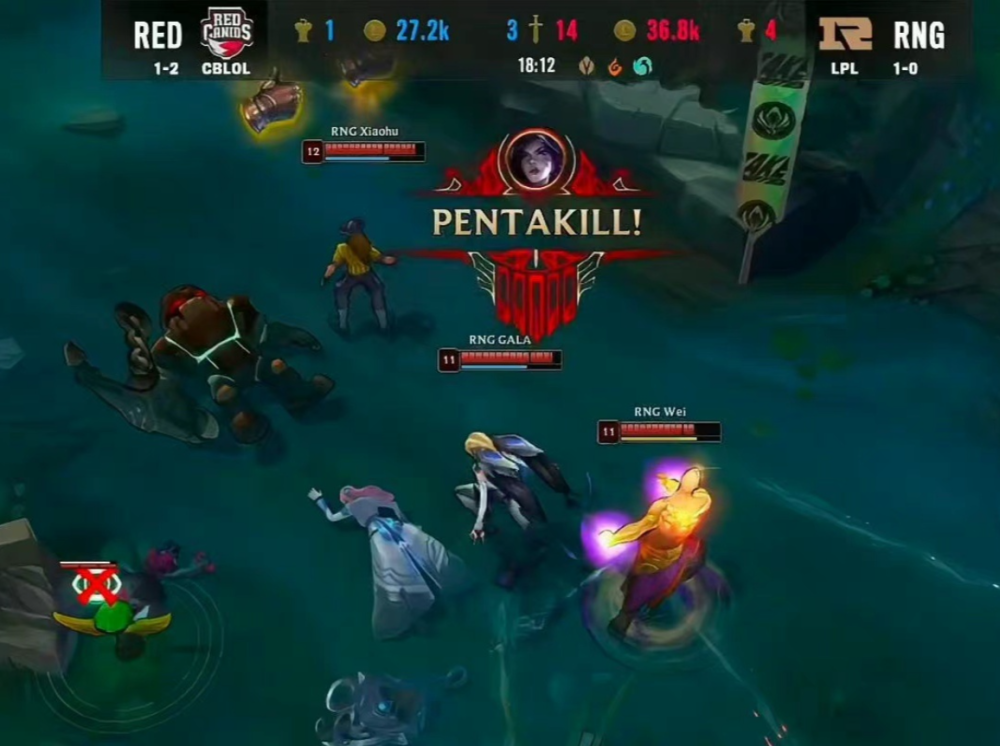The height and width of the screenshot is (746, 1000).
Task: Select the teal Ocean drake icon
Action: pyautogui.click(x=641, y=66)
